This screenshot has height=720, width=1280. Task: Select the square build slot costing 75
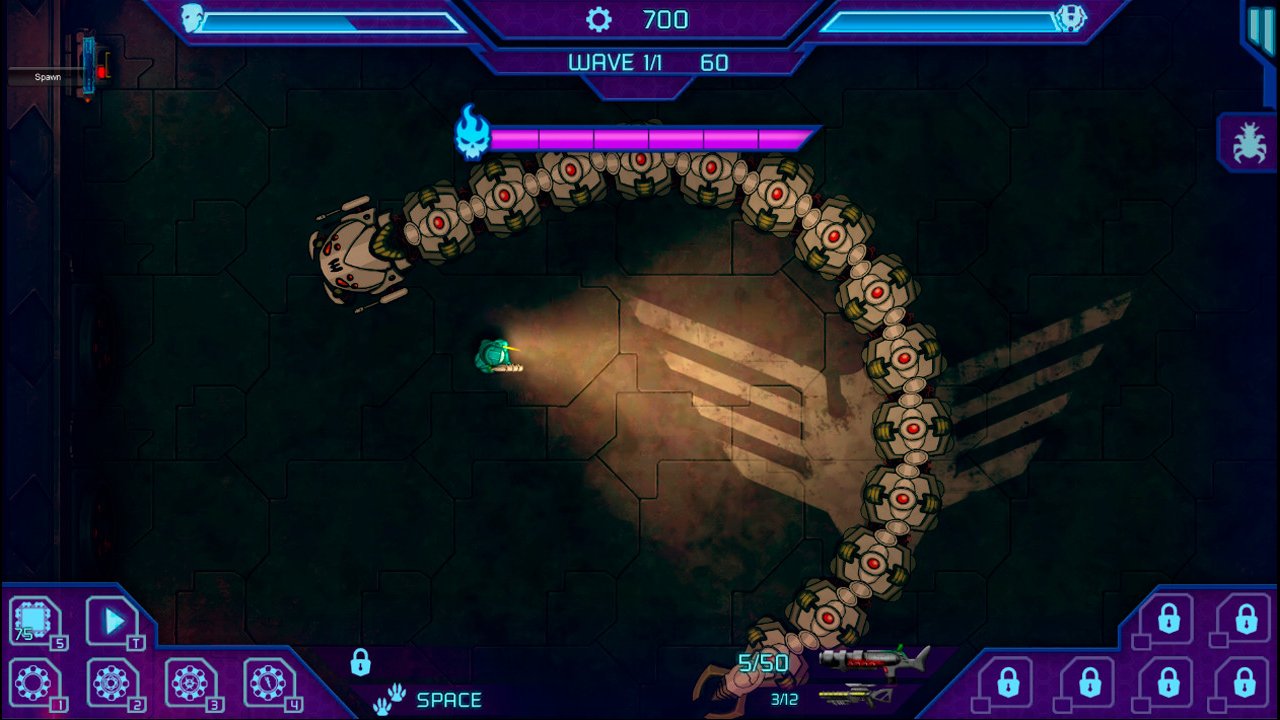click(x=34, y=622)
